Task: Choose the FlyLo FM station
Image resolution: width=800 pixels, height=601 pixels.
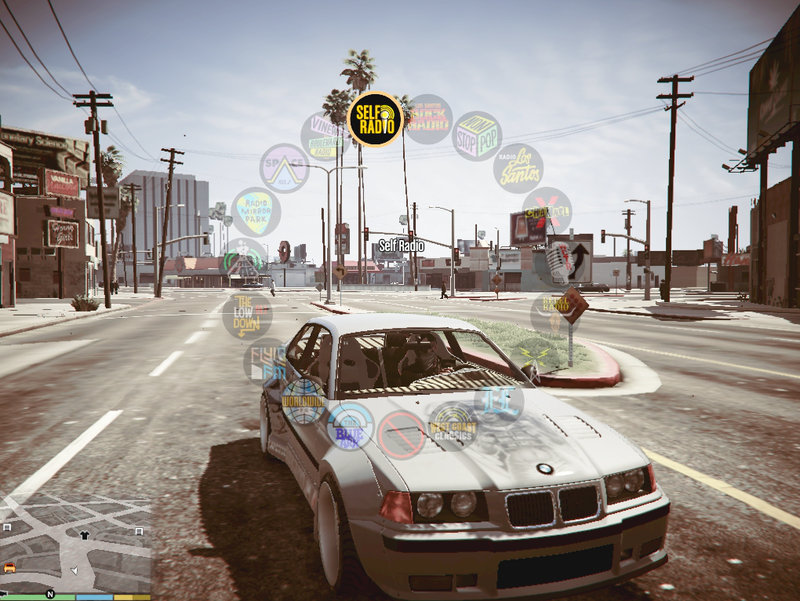Action: coord(268,361)
